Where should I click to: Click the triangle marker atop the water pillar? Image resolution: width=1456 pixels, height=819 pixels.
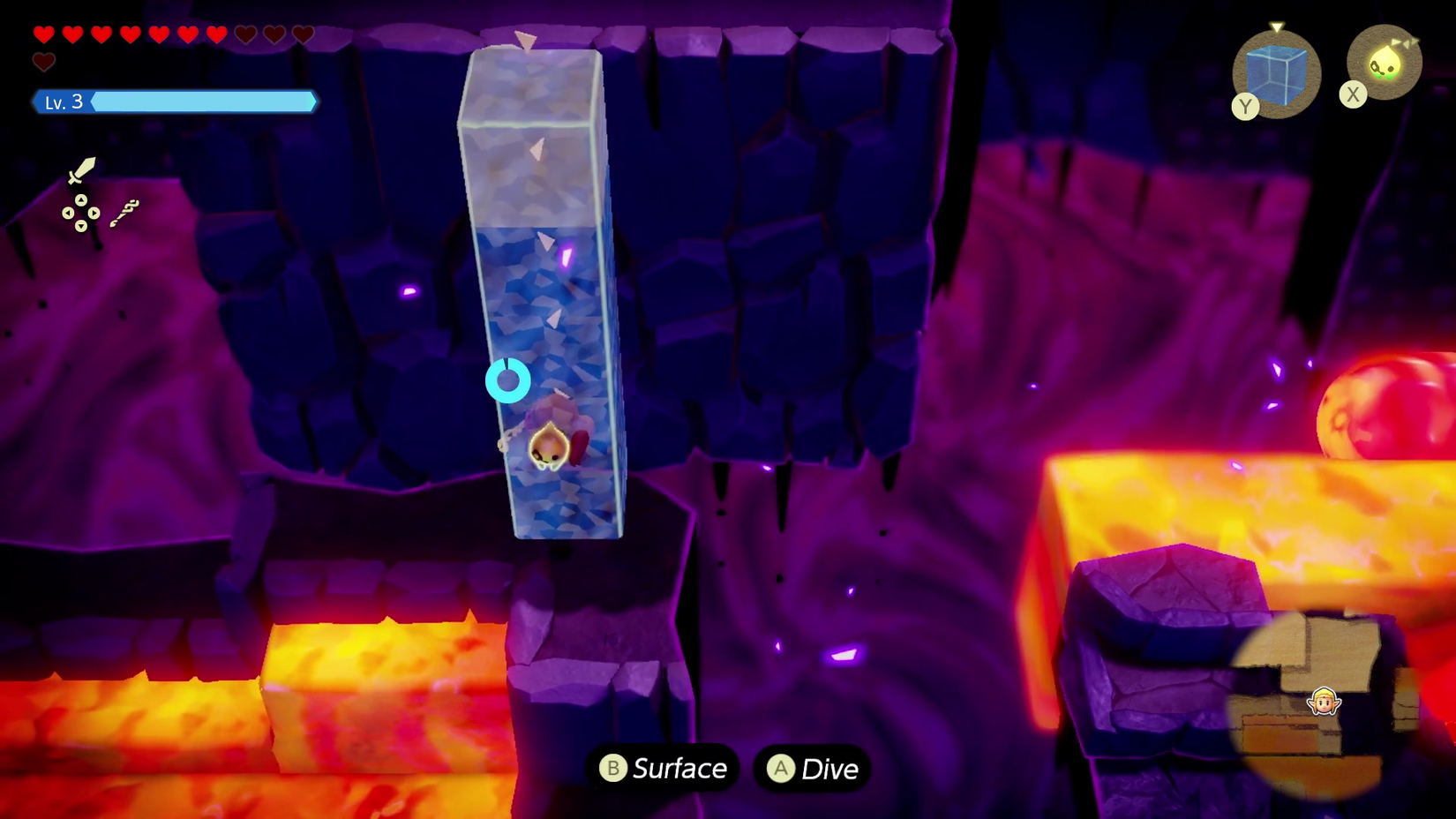pyautogui.click(x=526, y=40)
